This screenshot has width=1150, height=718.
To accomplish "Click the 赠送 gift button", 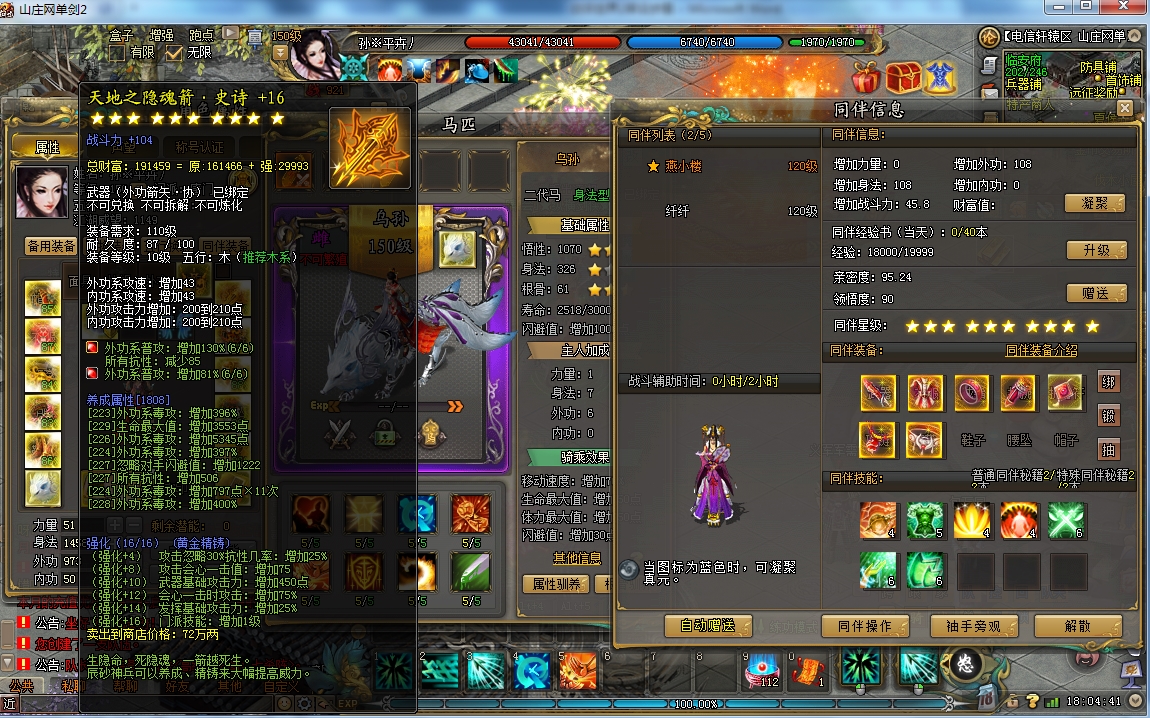I will [x=1095, y=293].
